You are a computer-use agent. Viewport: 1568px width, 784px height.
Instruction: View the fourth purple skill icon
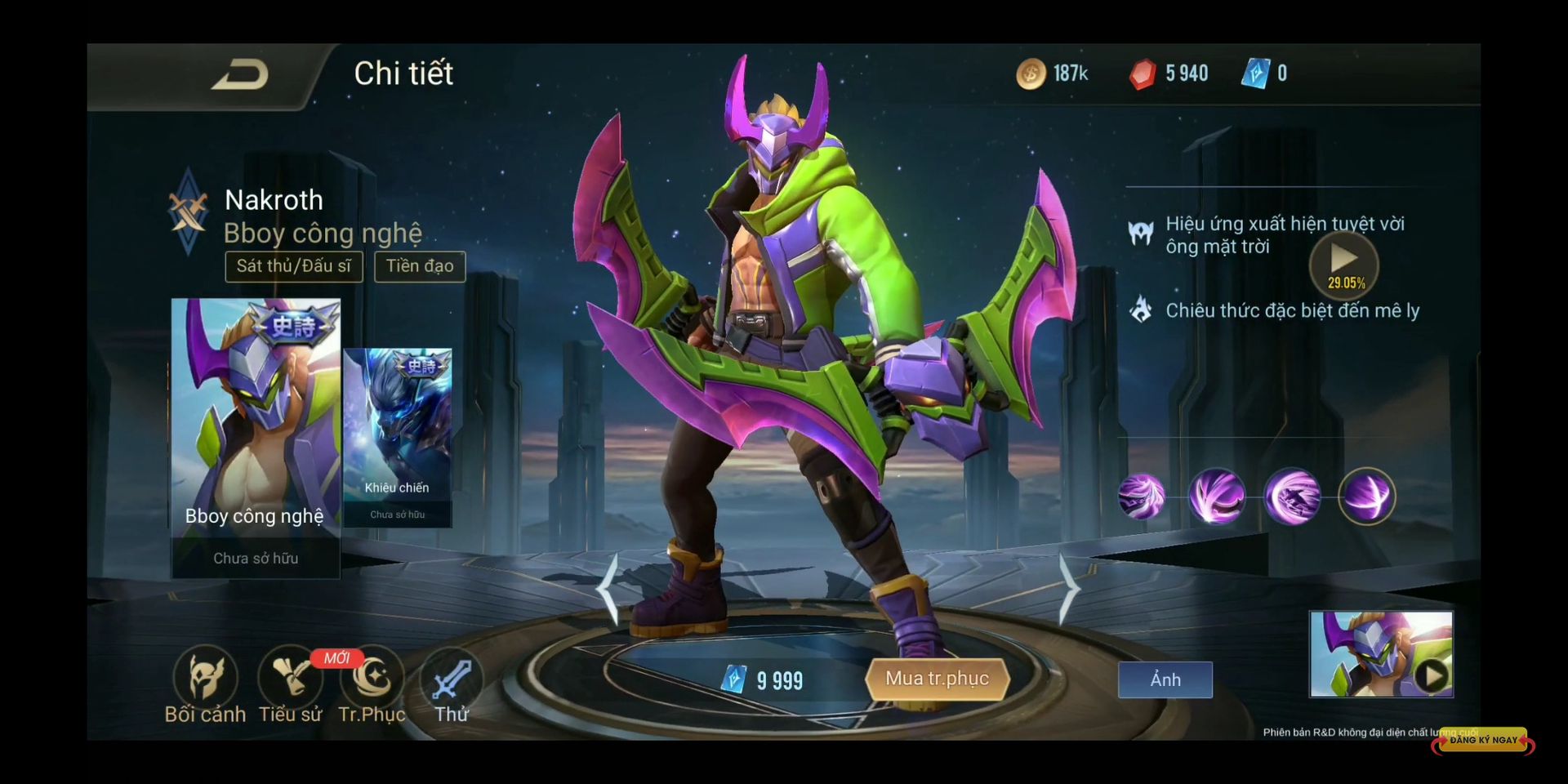[x=1367, y=496]
